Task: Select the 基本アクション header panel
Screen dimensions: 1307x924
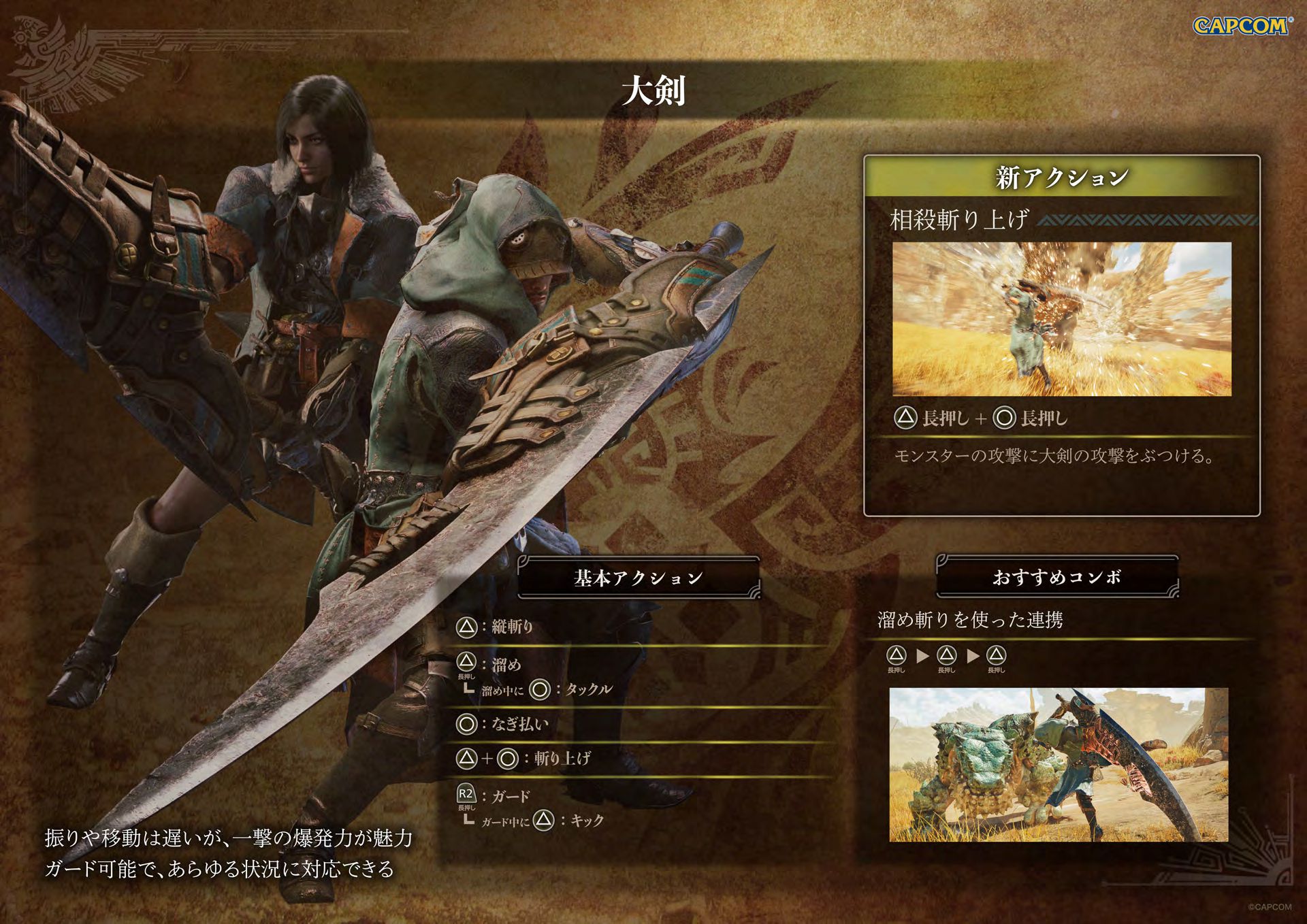Action: [638, 578]
